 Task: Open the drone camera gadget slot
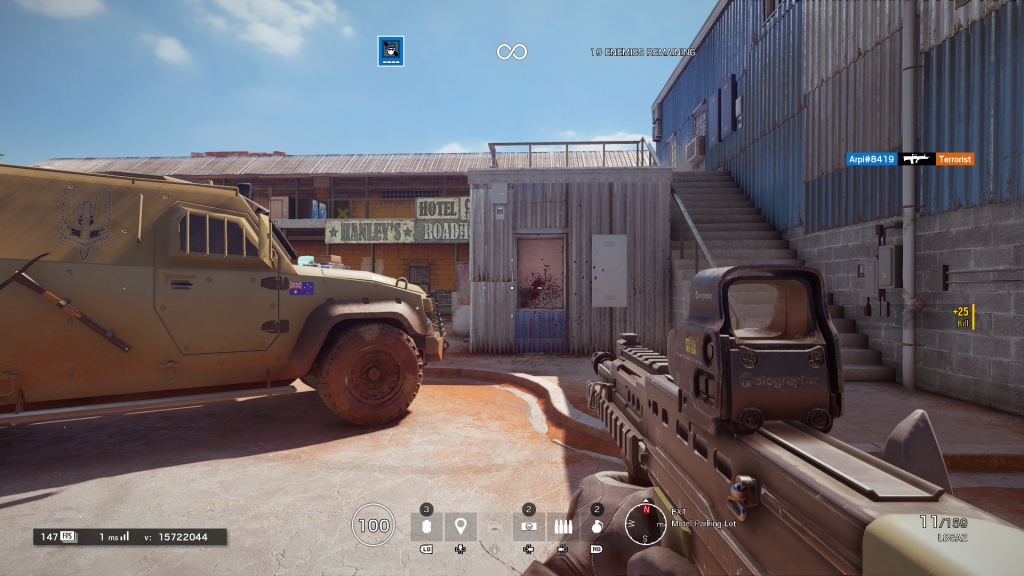[x=529, y=526]
